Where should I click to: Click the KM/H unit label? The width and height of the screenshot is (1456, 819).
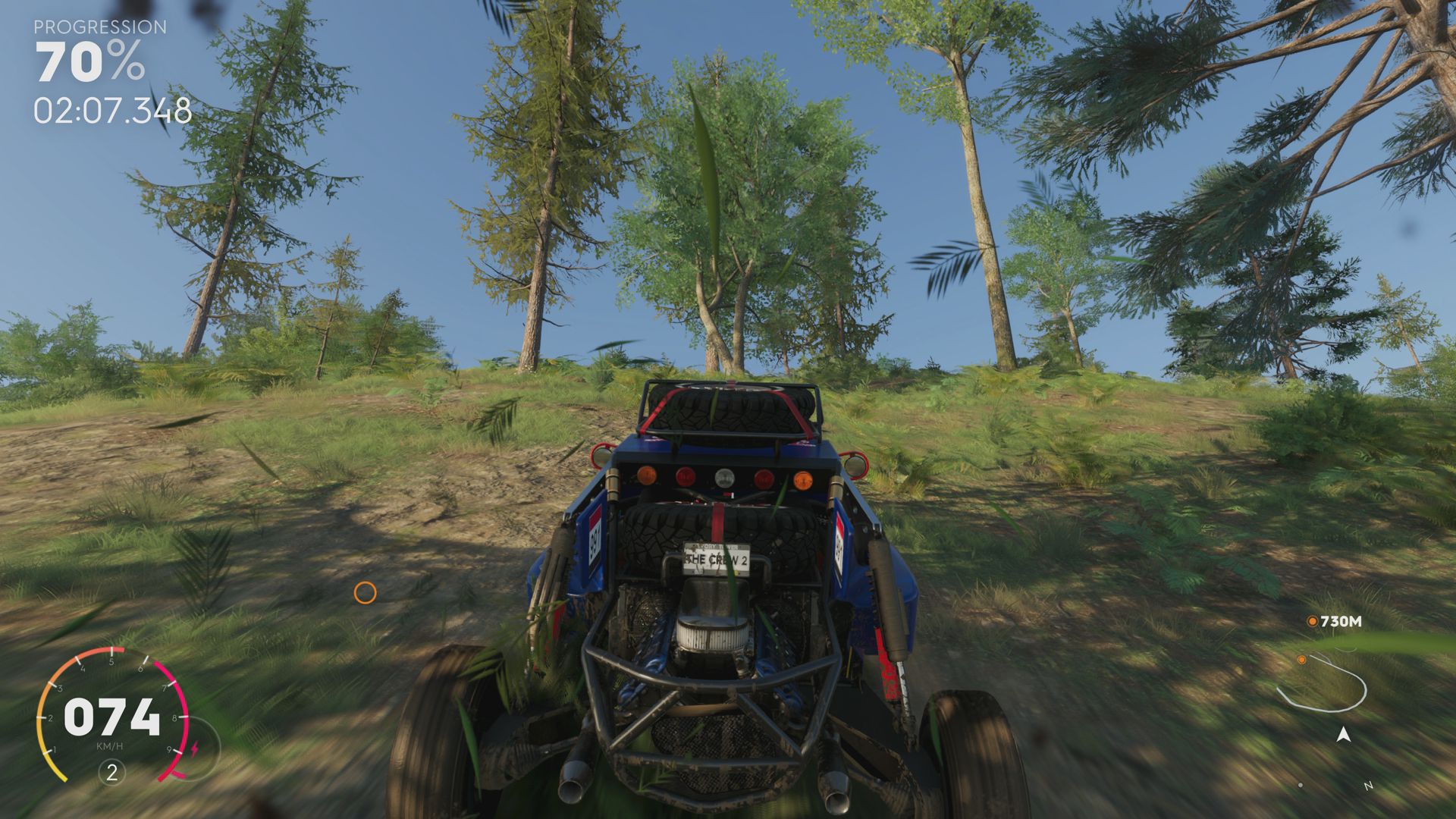[x=110, y=745]
